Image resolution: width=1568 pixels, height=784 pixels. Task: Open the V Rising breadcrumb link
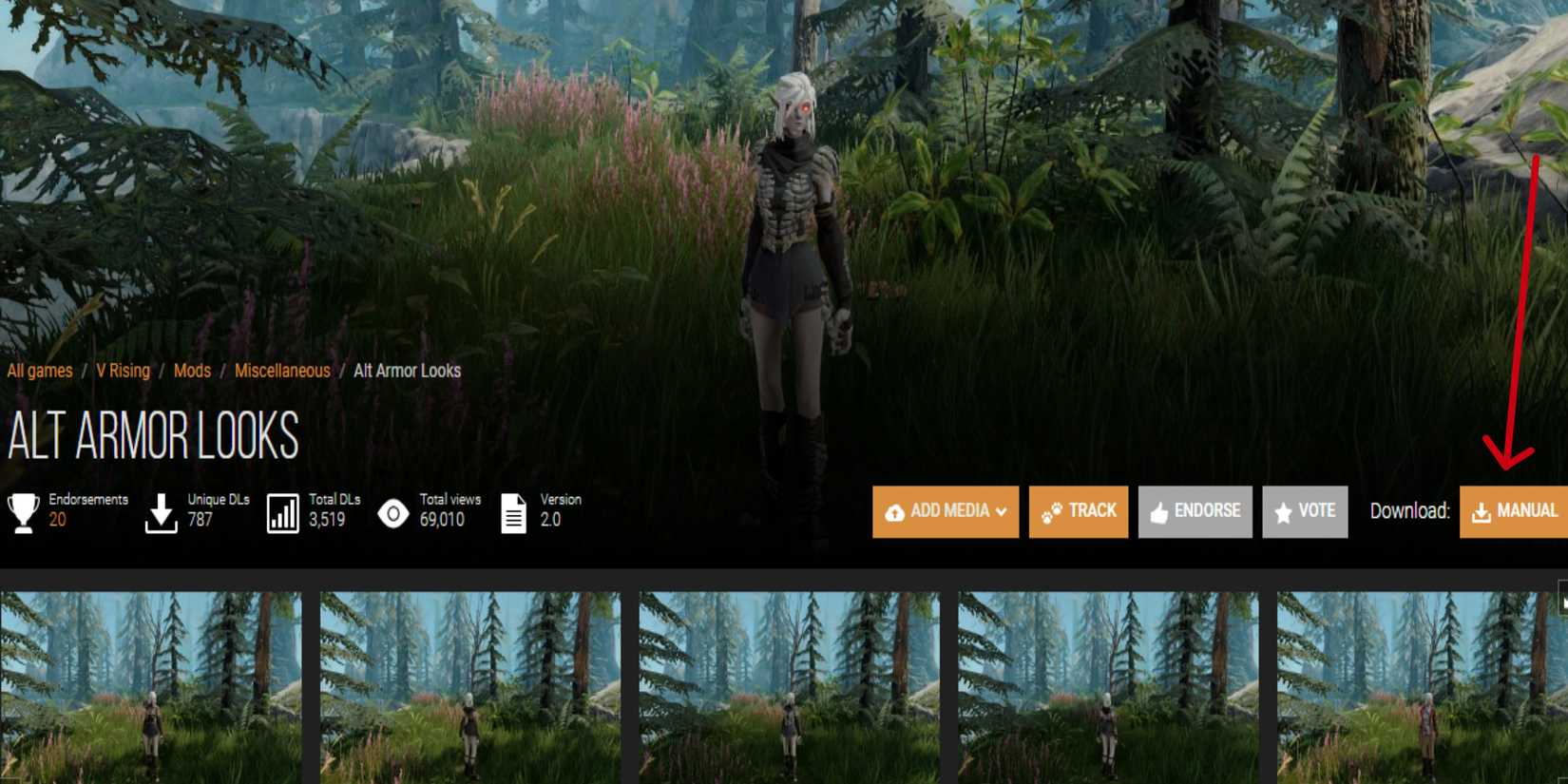(121, 371)
